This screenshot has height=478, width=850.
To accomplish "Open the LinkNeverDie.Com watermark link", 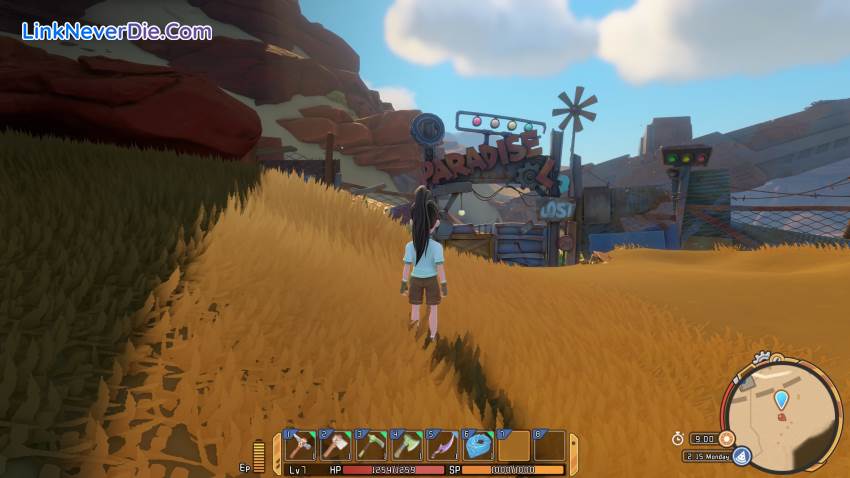I will (118, 32).
